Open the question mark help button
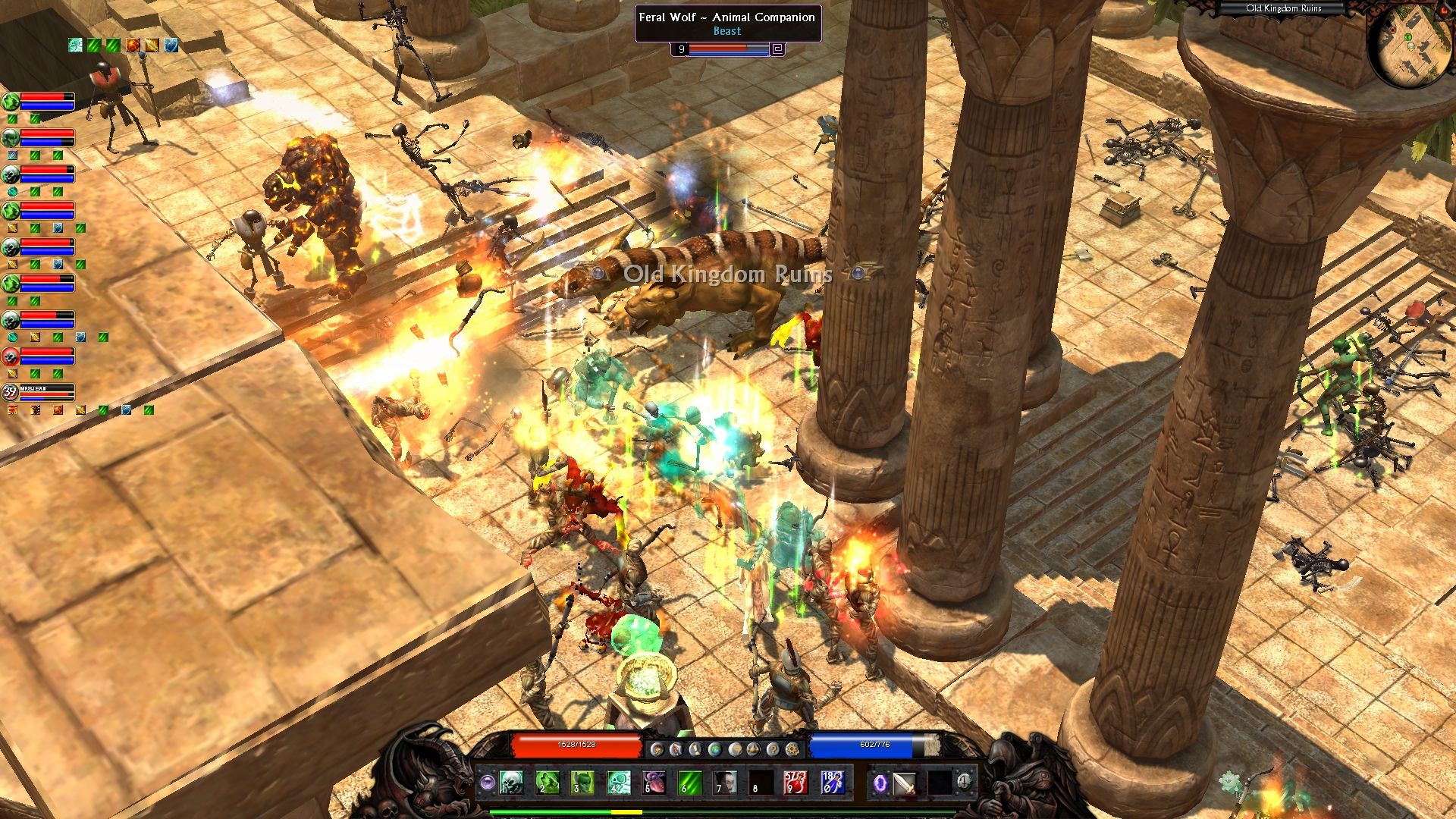This screenshot has height=819, width=1456. tap(773, 749)
